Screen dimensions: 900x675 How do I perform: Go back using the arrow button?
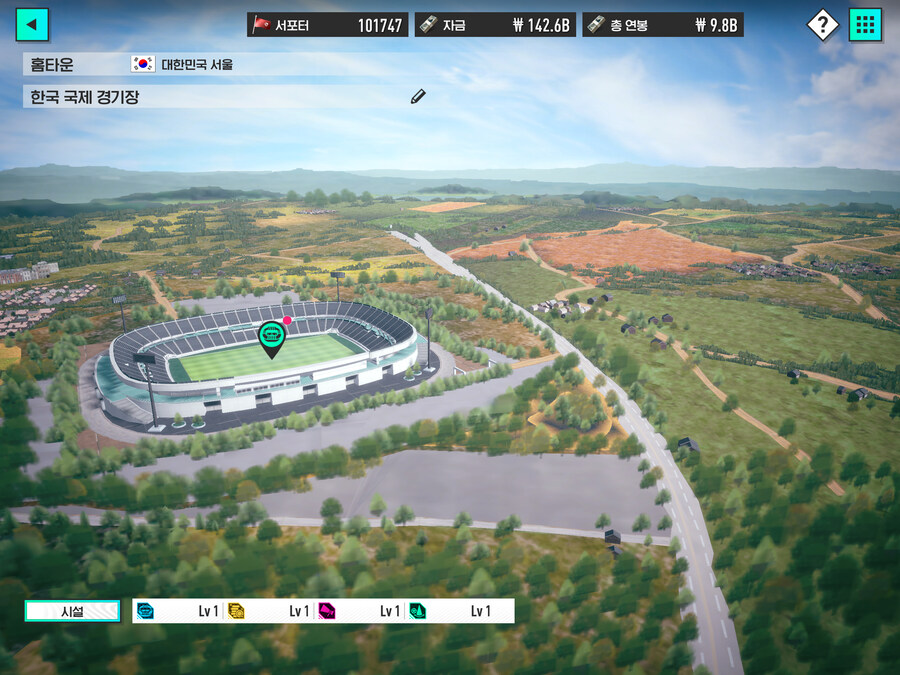tap(32, 25)
